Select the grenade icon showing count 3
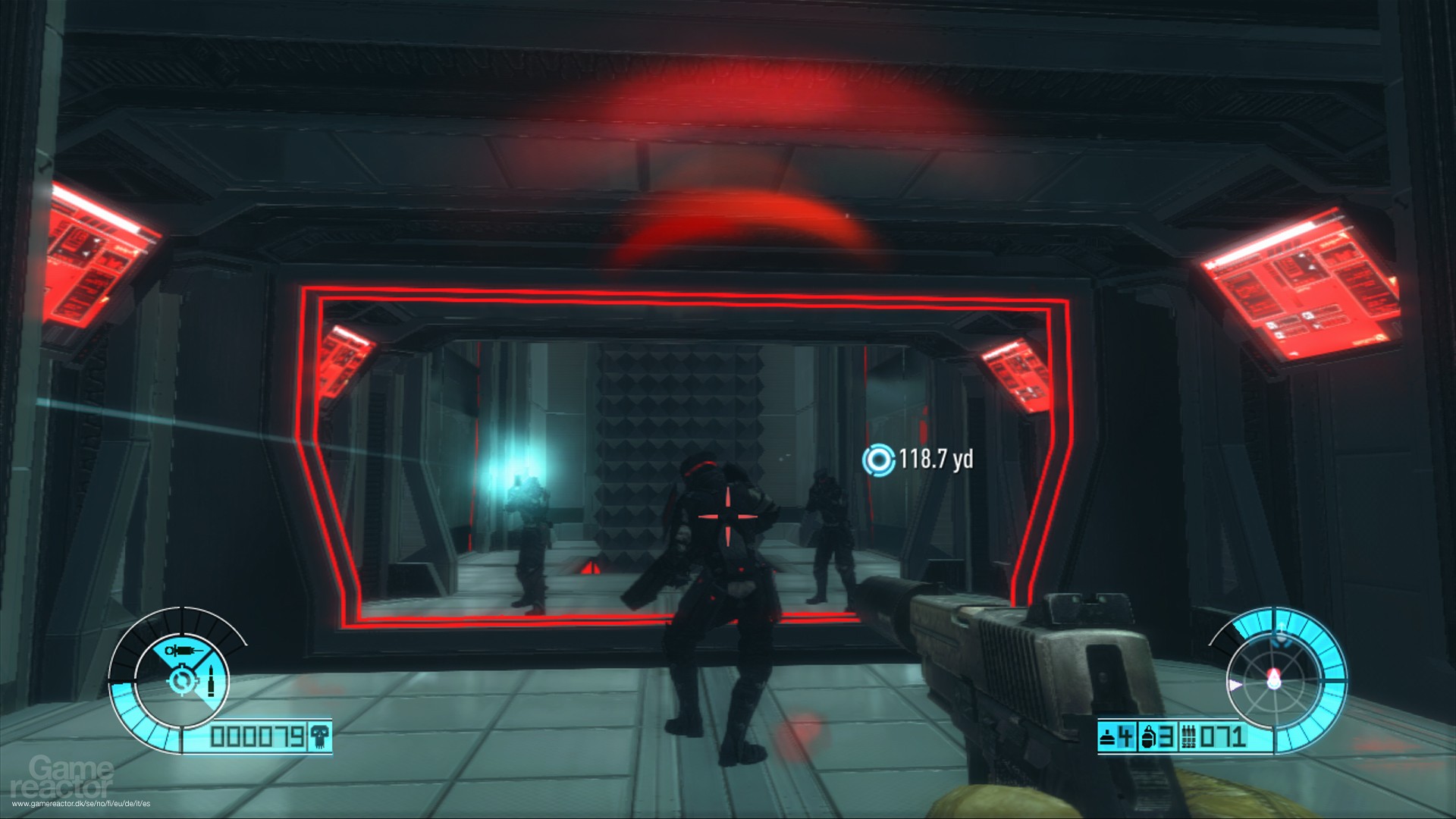Image resolution: width=1456 pixels, height=819 pixels. pos(1149,737)
